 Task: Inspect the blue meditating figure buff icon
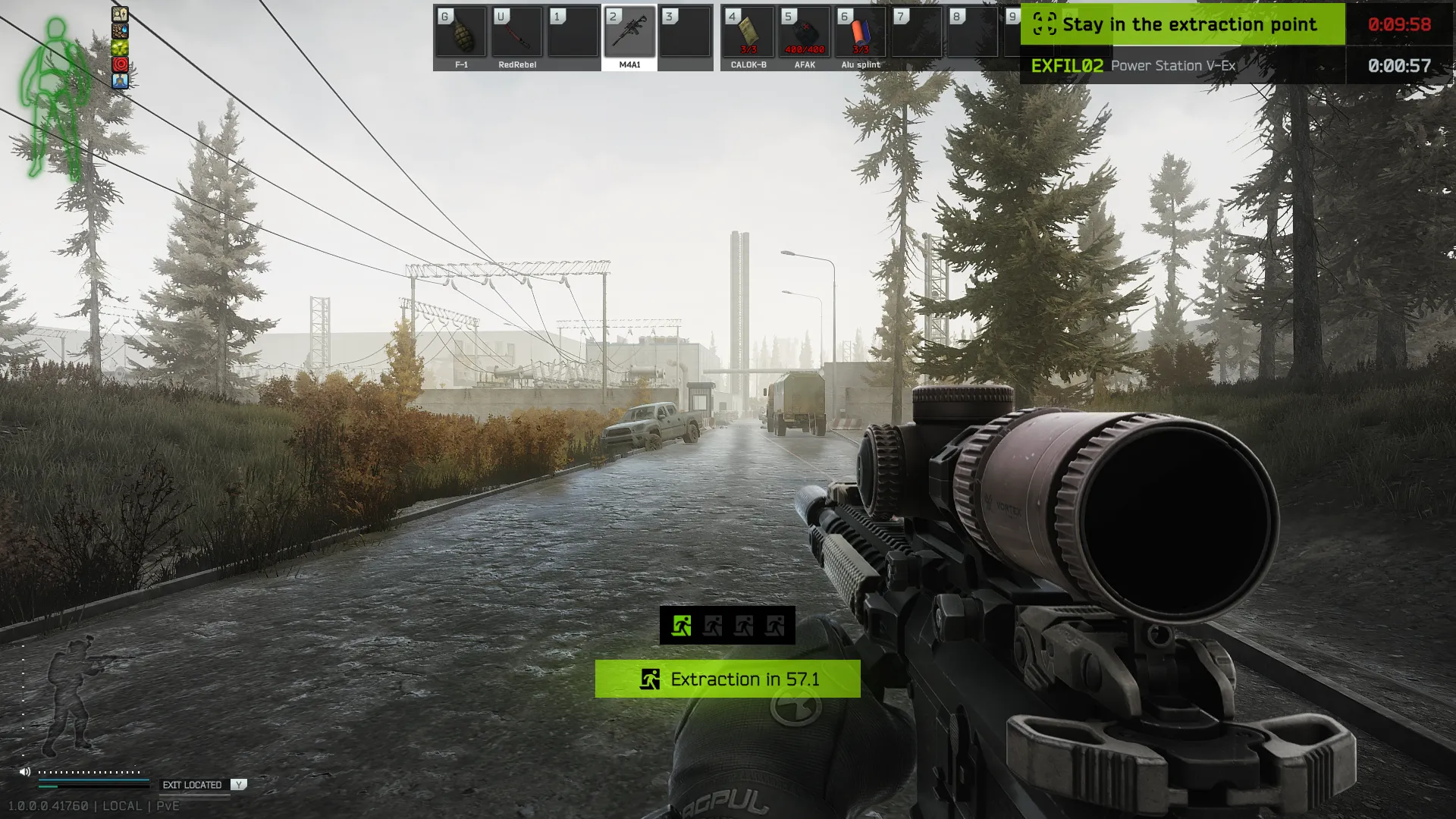[120, 81]
